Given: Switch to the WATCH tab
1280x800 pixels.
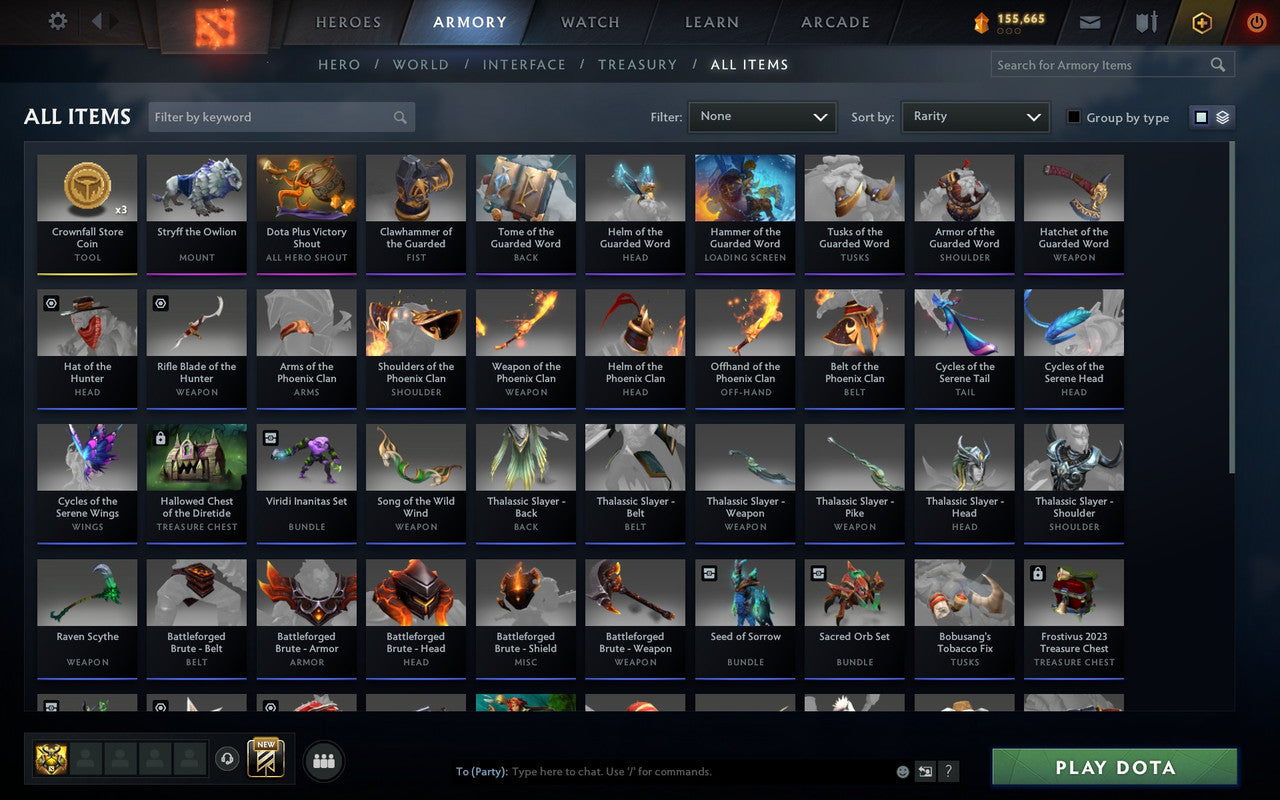Looking at the screenshot, I should pyautogui.click(x=589, y=22).
